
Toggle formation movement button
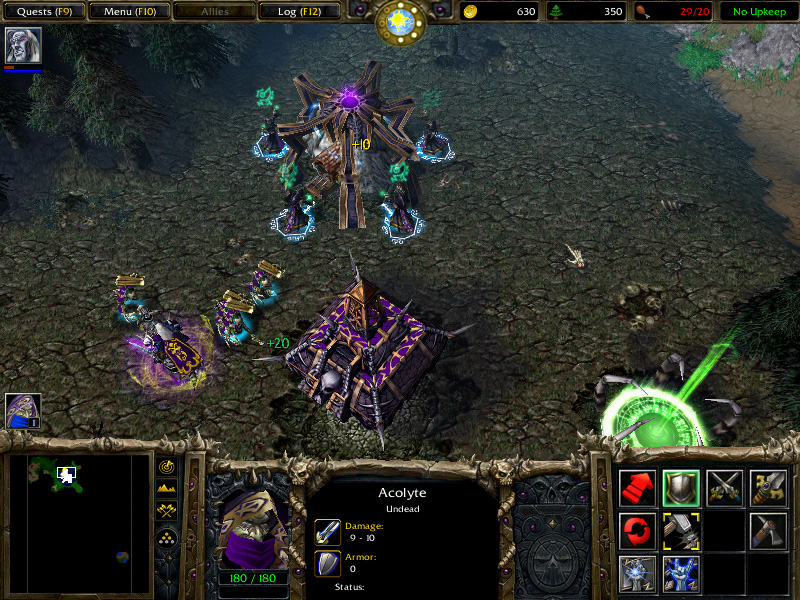click(x=166, y=536)
